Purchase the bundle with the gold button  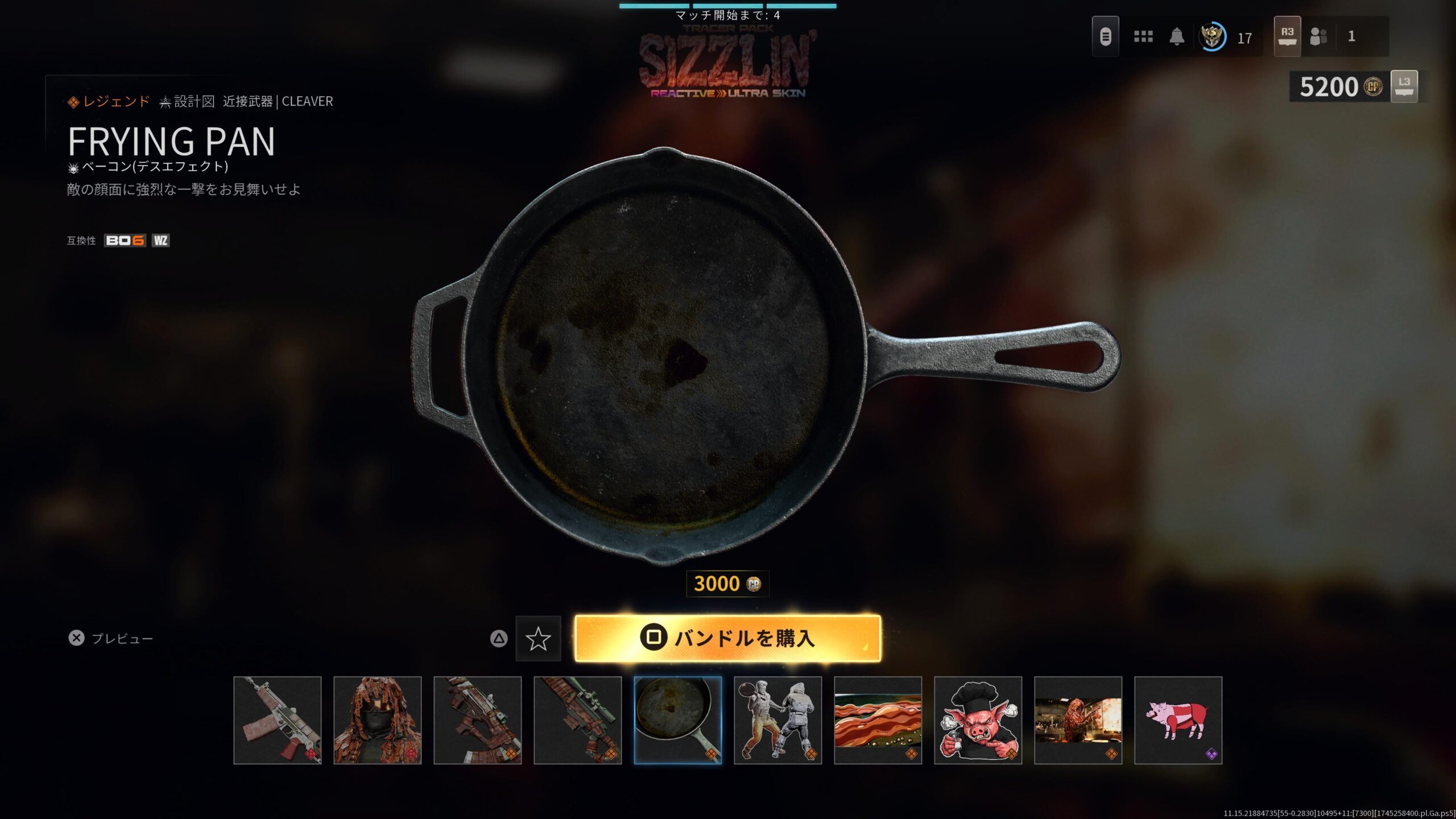click(727, 638)
